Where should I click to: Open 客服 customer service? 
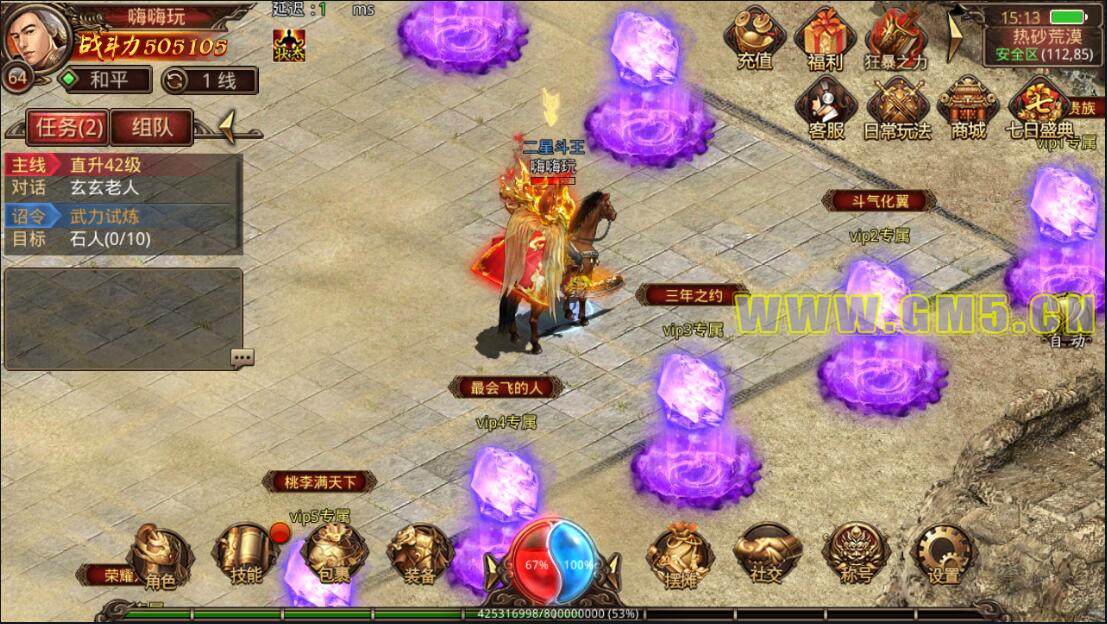[826, 106]
